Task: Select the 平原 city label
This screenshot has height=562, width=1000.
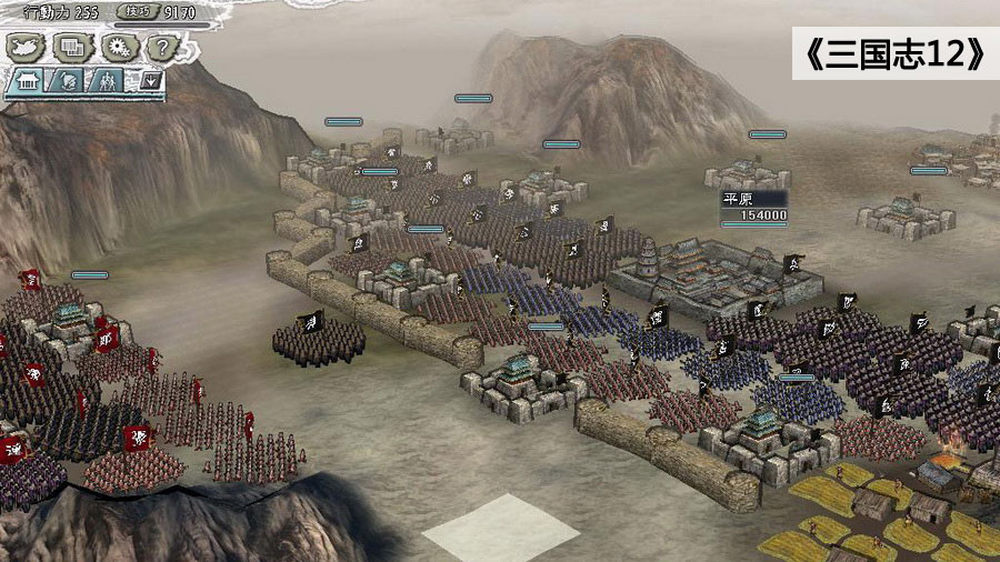Action: 740,199
